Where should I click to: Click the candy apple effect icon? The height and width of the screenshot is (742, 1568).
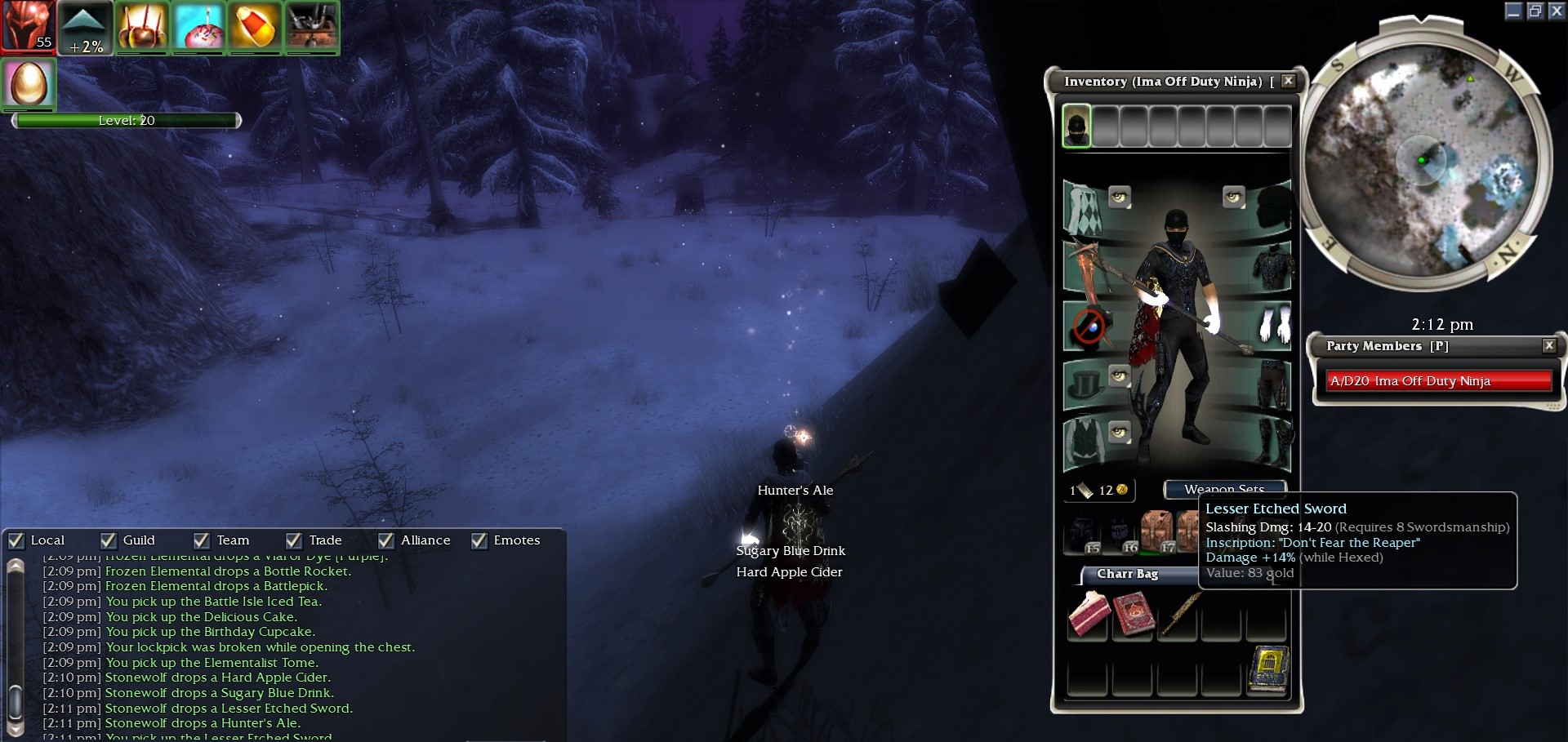142,27
